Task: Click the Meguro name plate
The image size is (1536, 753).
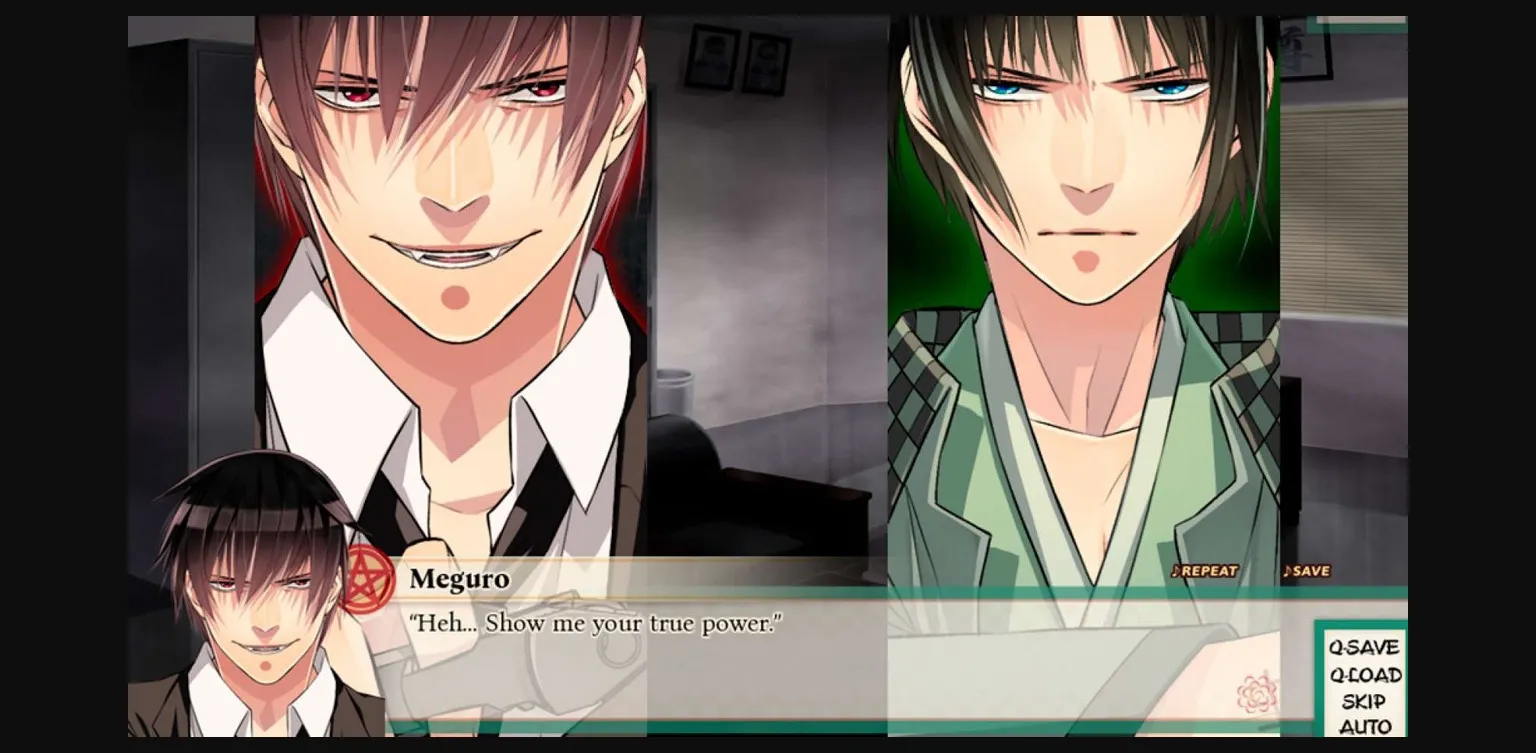Action: pyautogui.click(x=458, y=578)
